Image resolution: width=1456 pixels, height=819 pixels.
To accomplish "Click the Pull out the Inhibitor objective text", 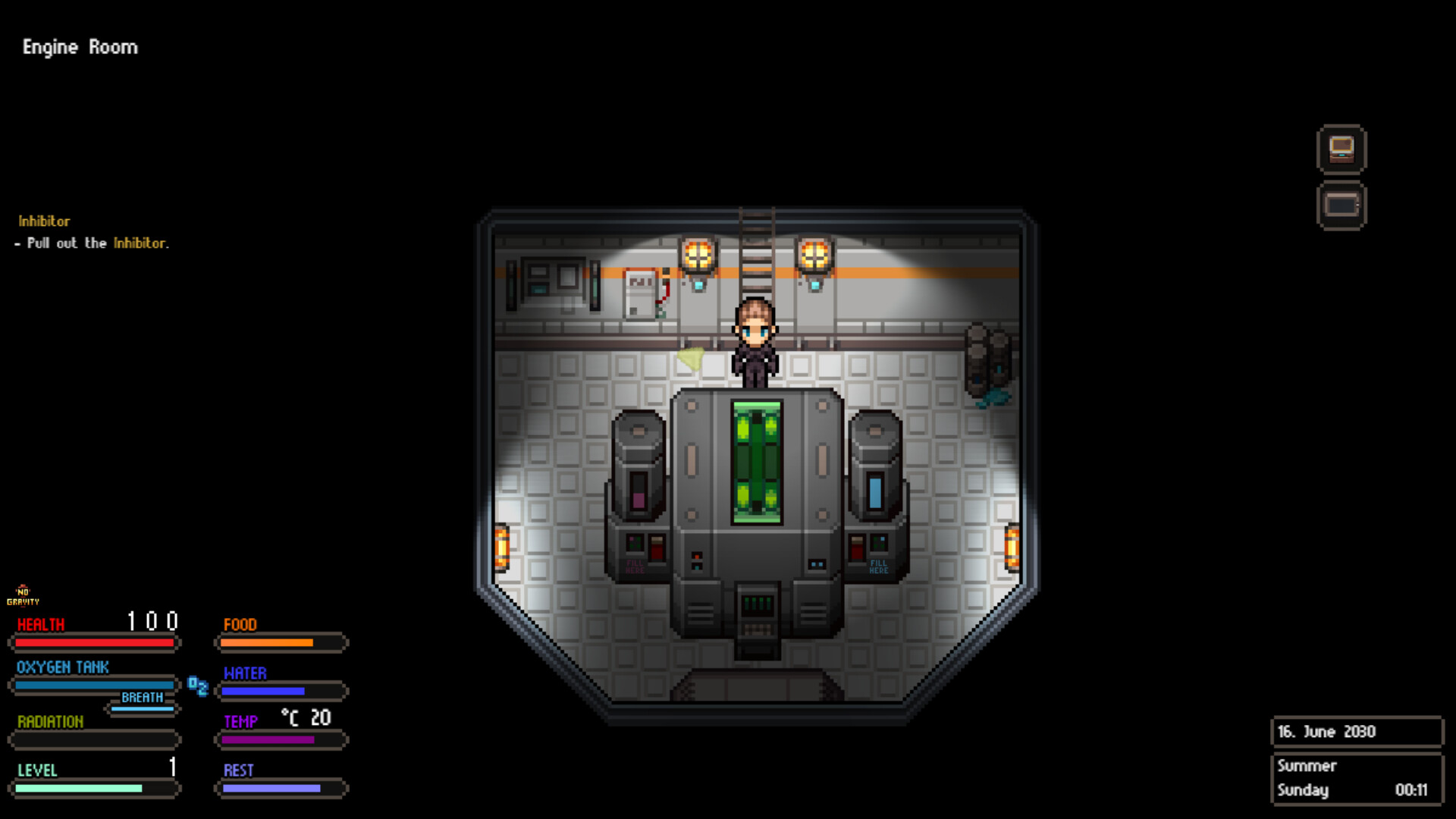I will pos(93,243).
